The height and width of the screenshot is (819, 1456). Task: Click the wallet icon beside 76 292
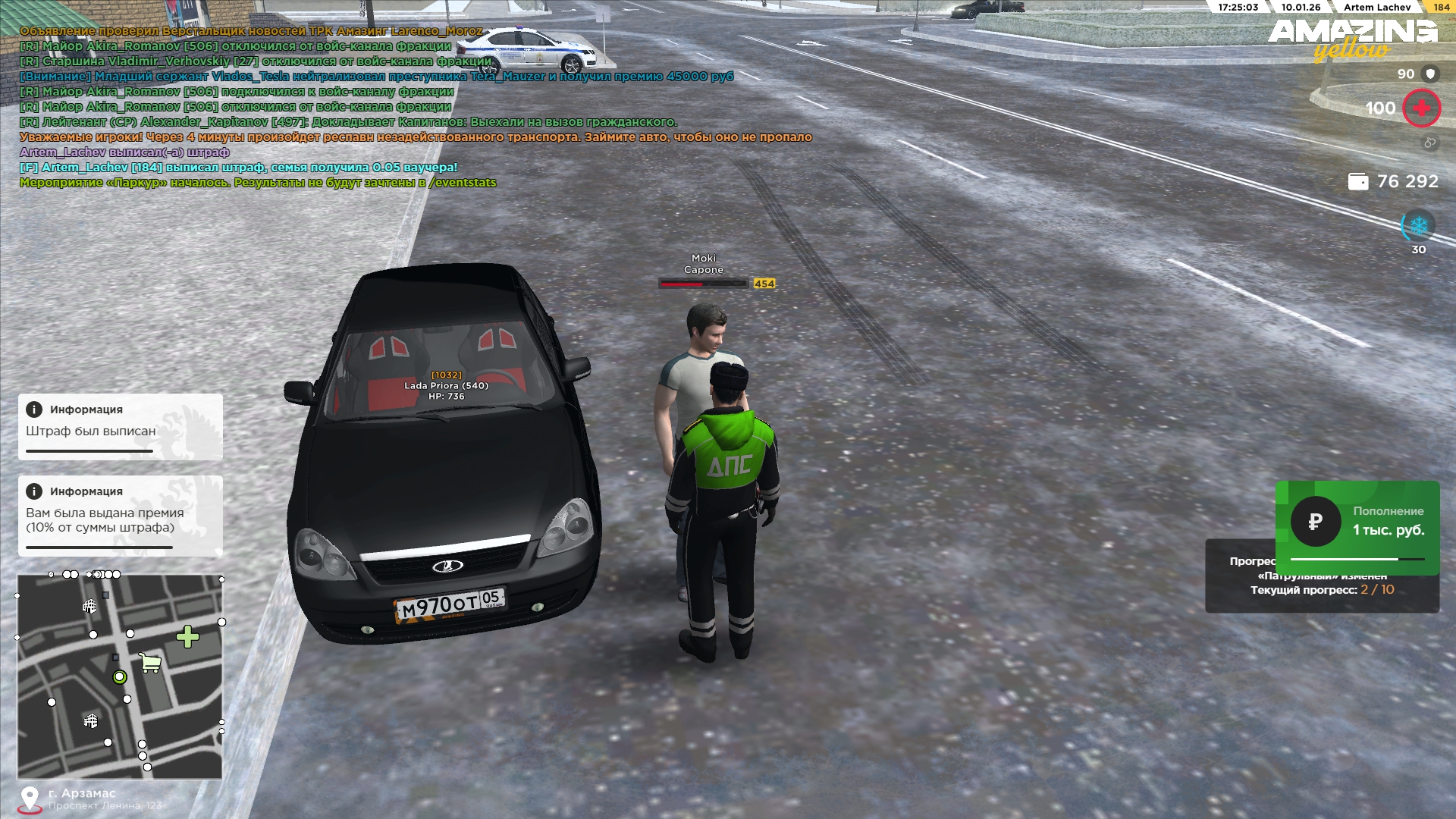tap(1358, 182)
